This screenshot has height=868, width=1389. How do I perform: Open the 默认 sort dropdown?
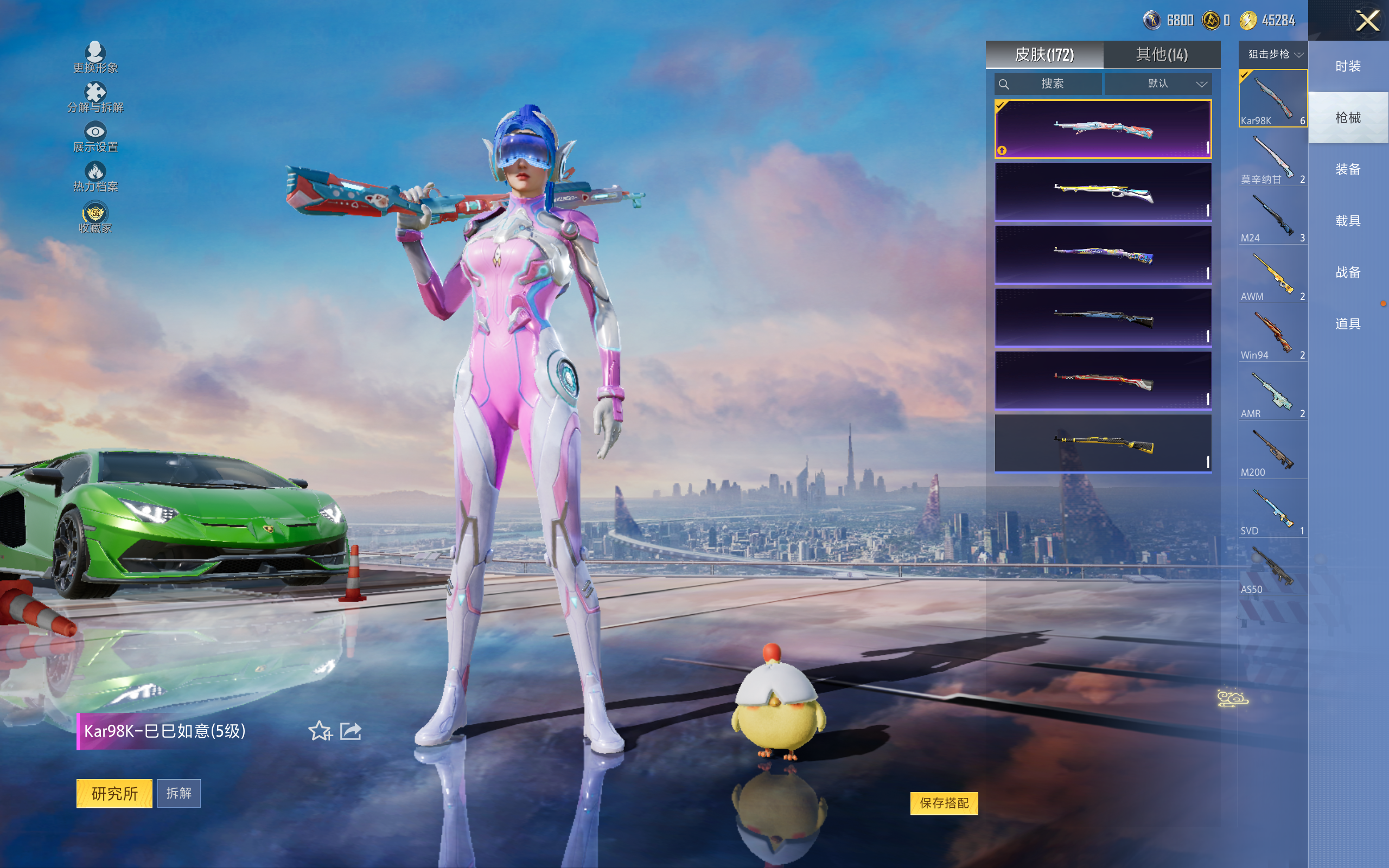tap(1159, 84)
